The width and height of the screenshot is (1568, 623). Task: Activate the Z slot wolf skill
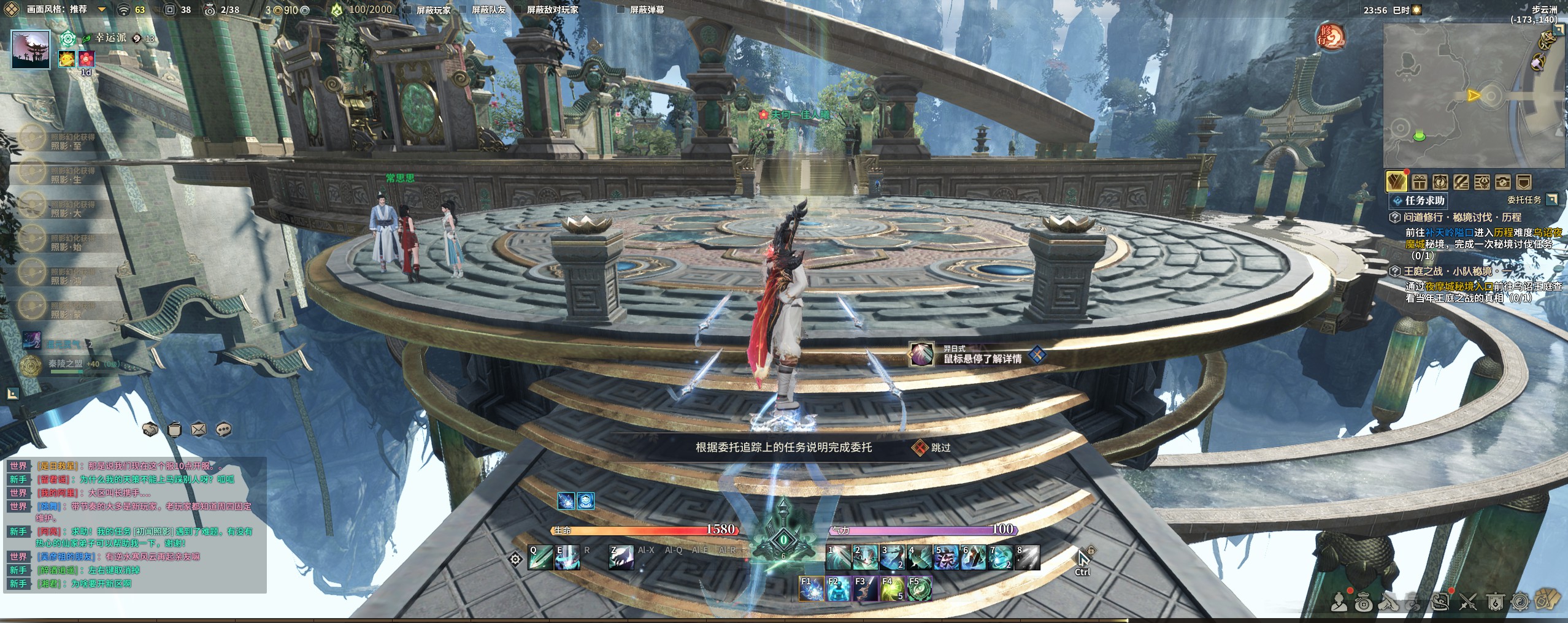pyautogui.click(x=621, y=557)
